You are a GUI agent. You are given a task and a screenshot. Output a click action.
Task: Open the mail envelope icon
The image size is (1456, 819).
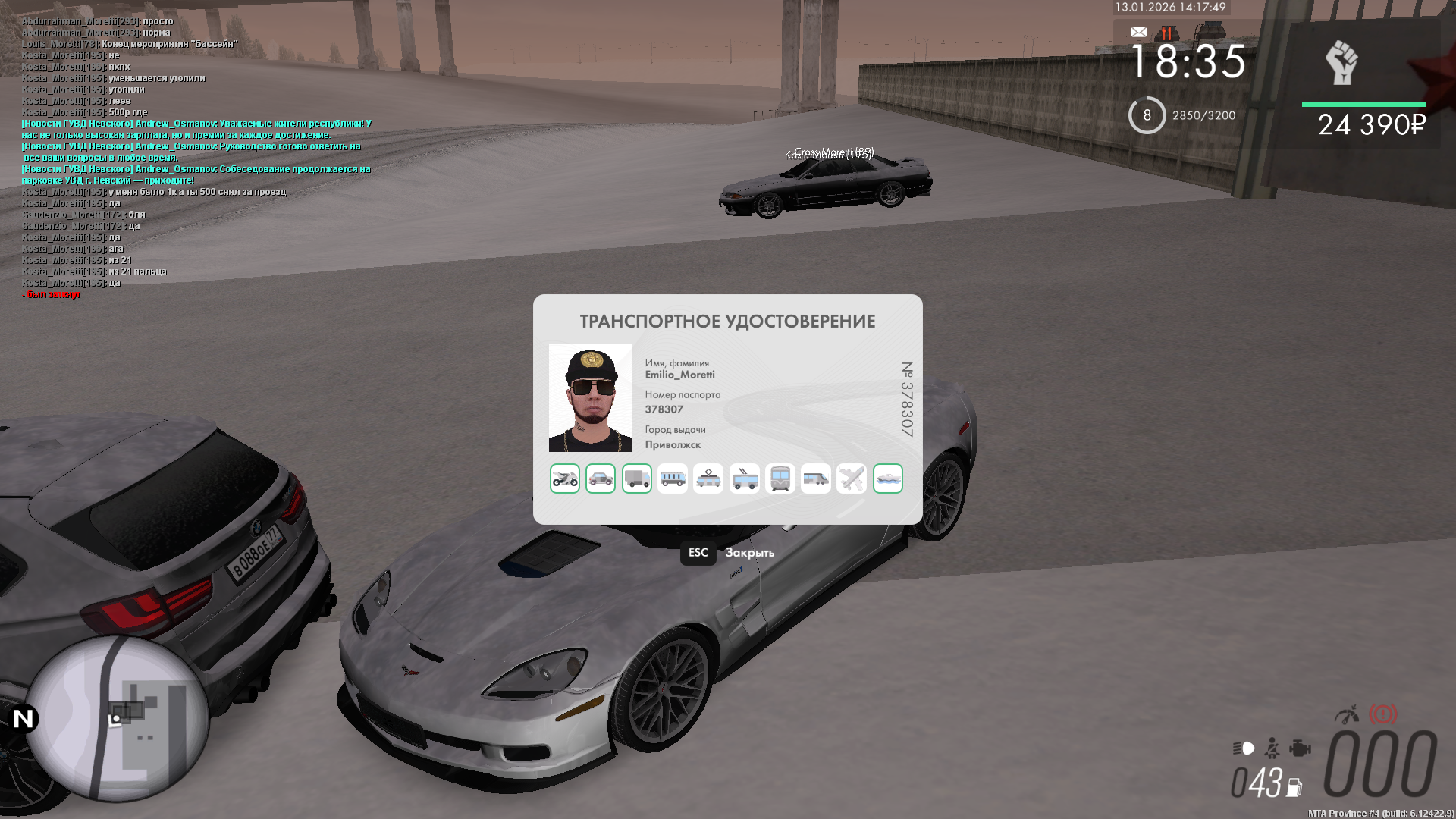pyautogui.click(x=1139, y=32)
